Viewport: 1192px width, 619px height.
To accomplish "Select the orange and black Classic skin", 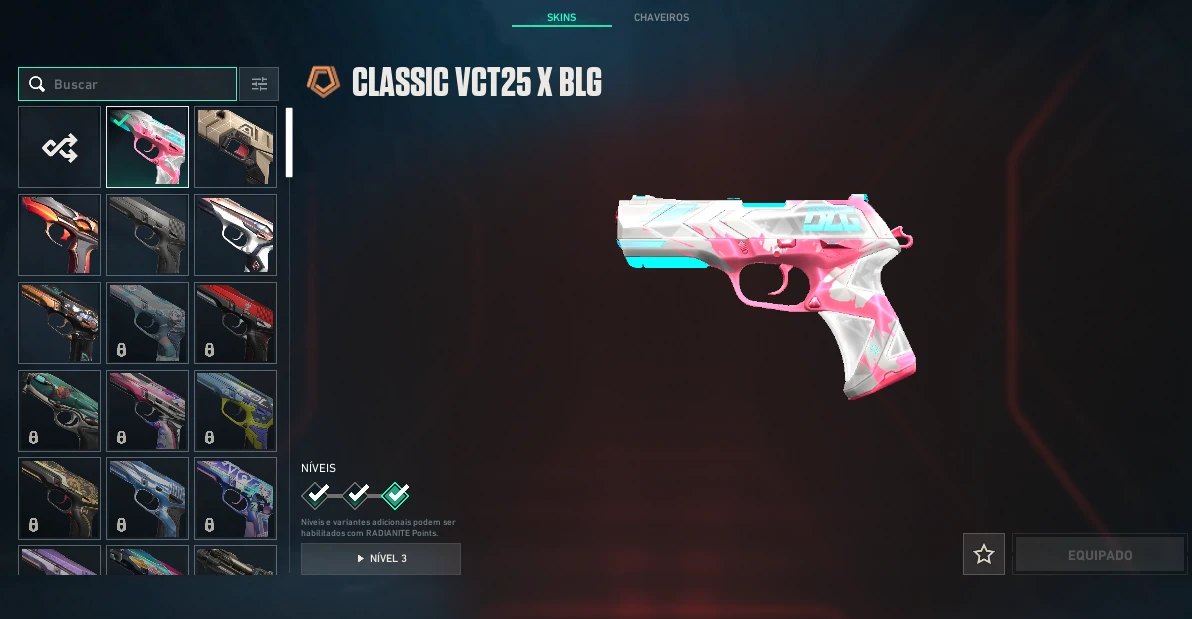I will click(x=60, y=235).
